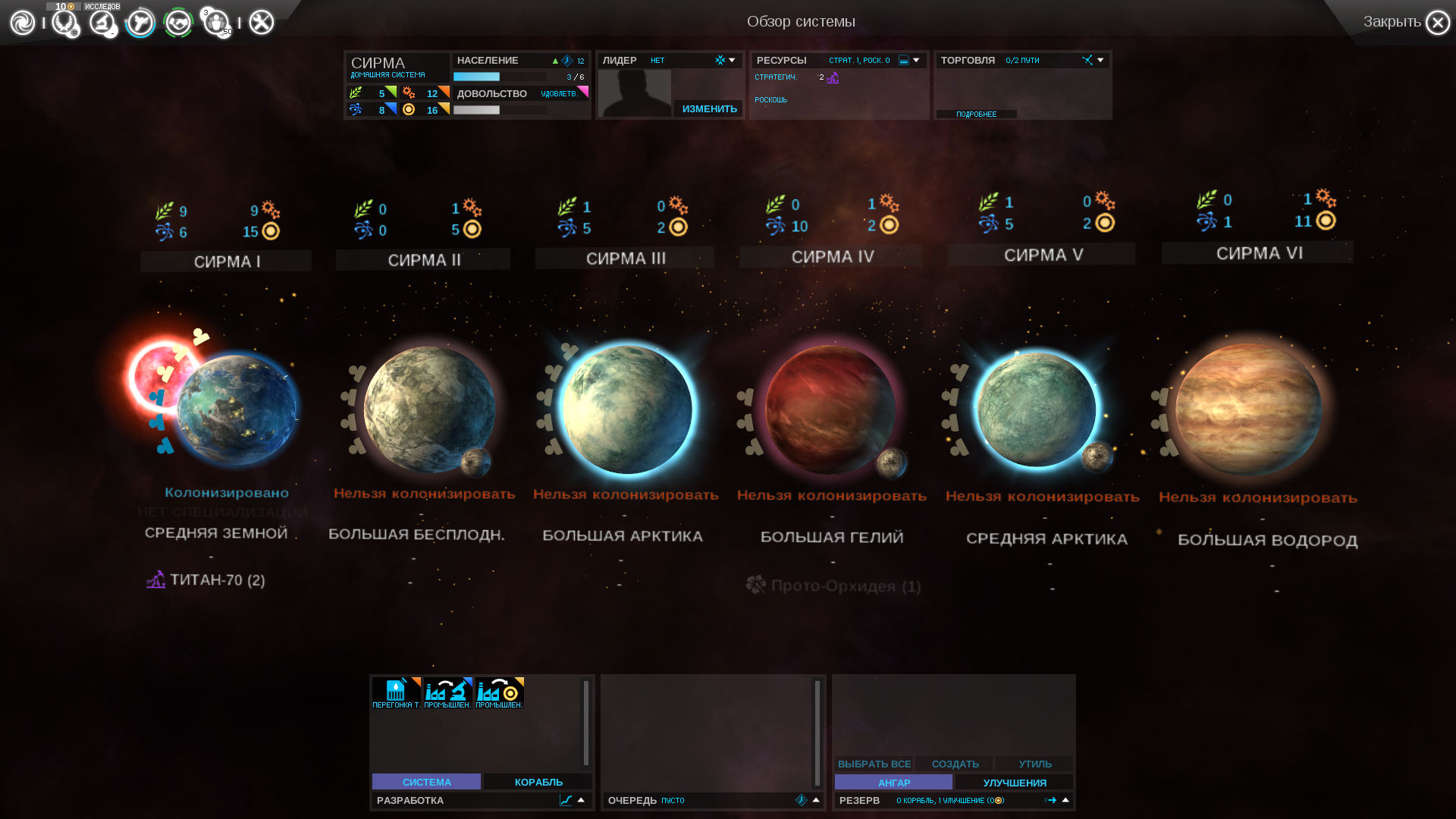Image resolution: width=1456 pixels, height=819 pixels.
Task: Switch to the Корабль construction tab
Action: pos(538,782)
